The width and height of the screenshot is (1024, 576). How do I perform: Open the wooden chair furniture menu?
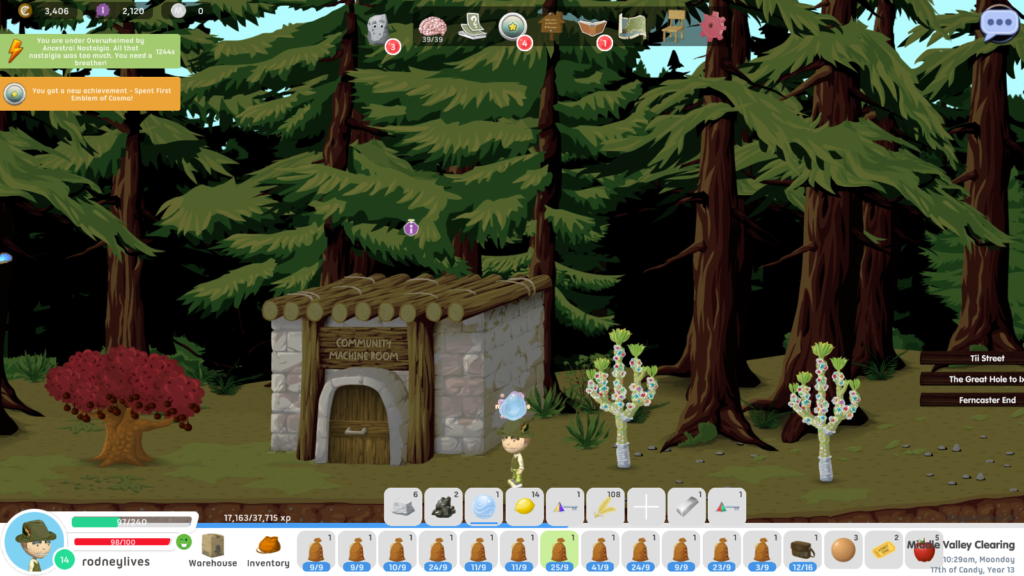pos(673,27)
